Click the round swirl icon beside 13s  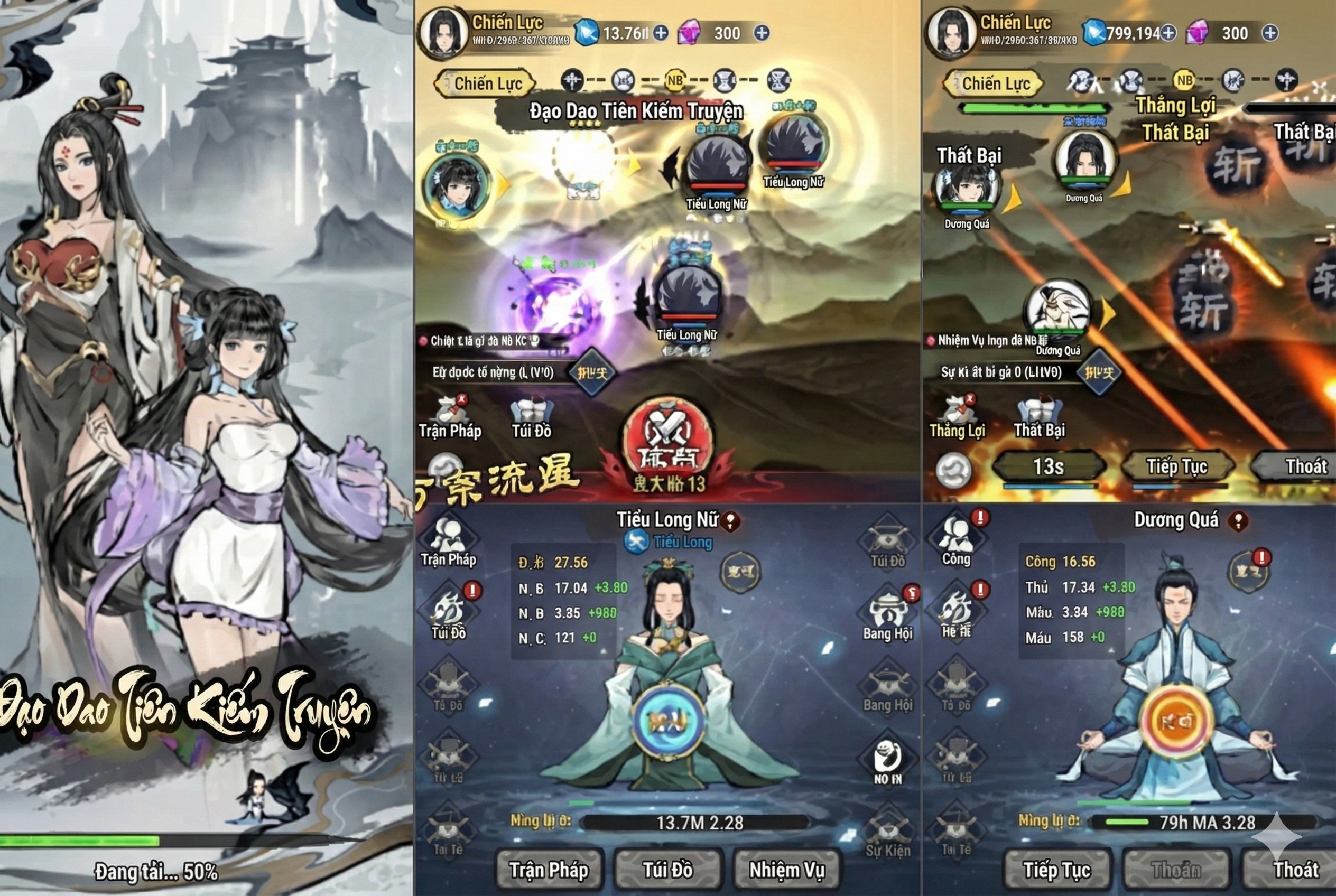pyautogui.click(x=953, y=470)
